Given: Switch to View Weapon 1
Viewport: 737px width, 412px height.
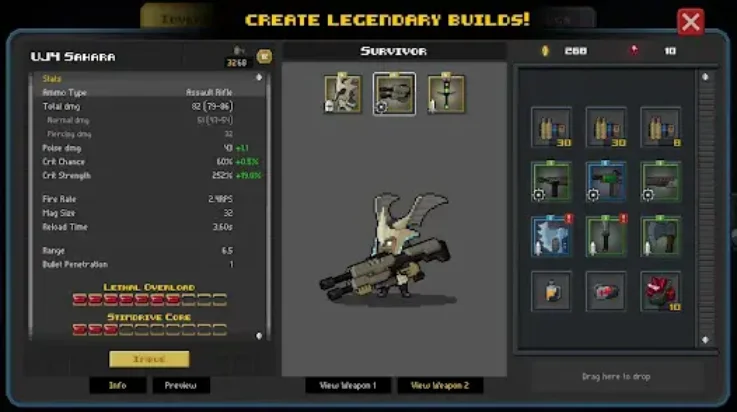Looking at the screenshot, I should click(348, 385).
